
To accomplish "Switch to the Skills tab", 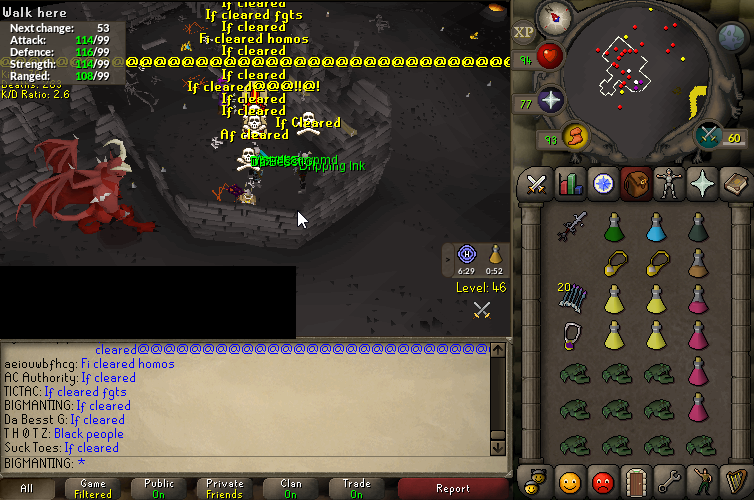I will (x=570, y=184).
